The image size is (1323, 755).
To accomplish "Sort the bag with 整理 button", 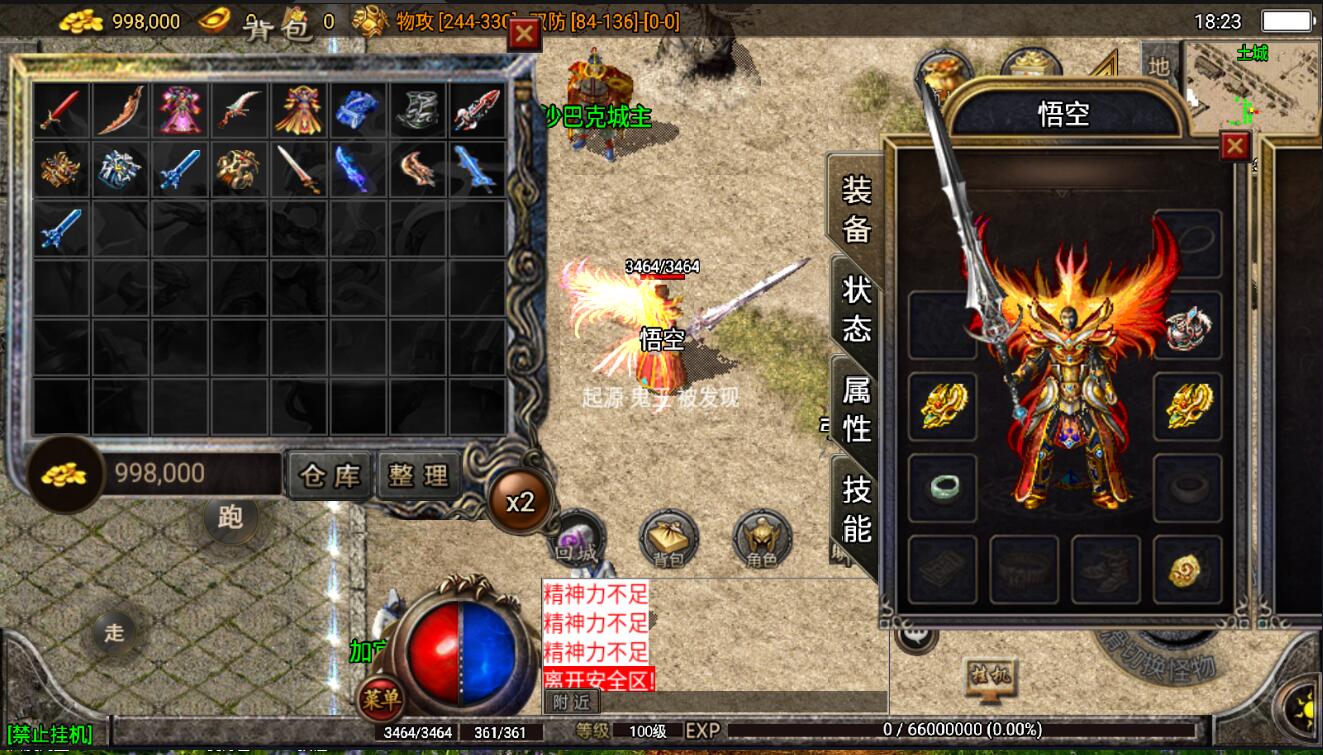I will [x=417, y=476].
